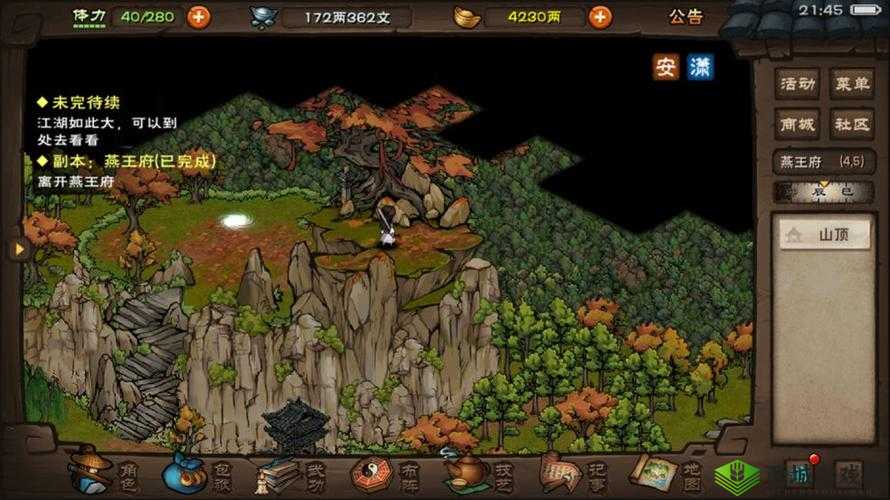Image resolution: width=890 pixels, height=500 pixels.
Task: Open the 社区 community page
Action: coord(852,124)
